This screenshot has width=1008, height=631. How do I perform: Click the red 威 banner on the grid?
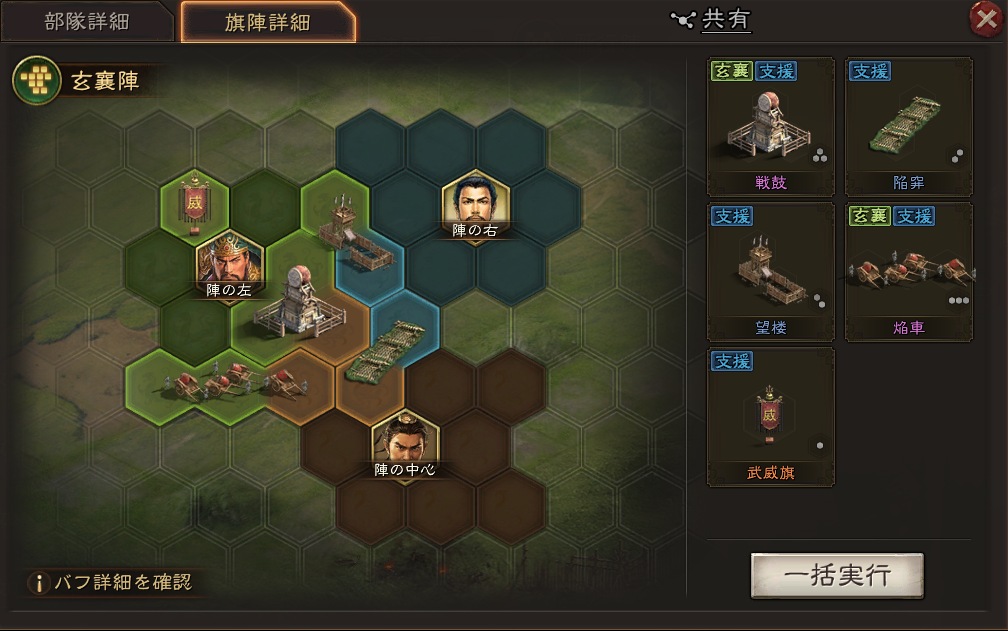(x=195, y=203)
